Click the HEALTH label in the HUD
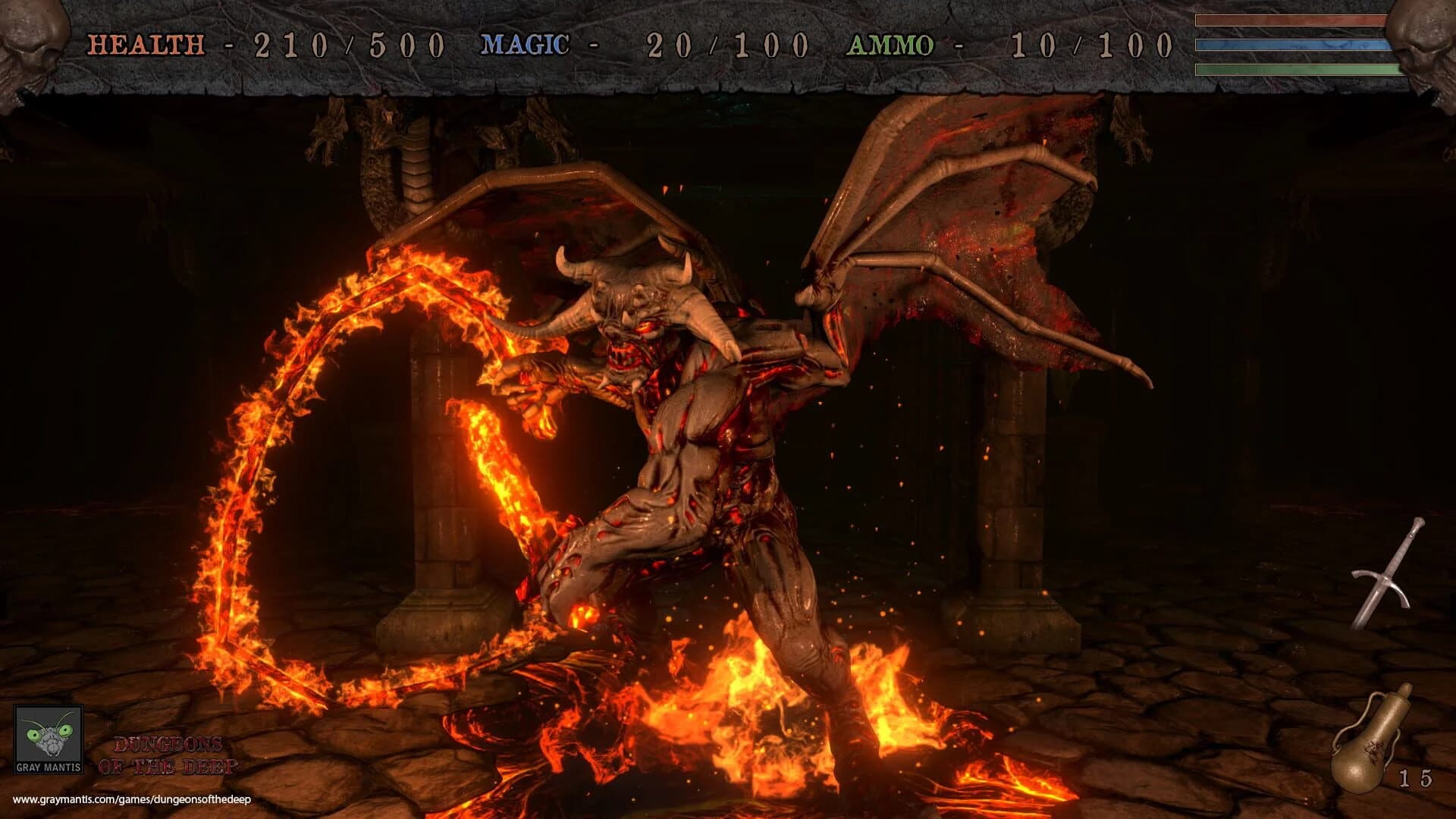 (144, 45)
